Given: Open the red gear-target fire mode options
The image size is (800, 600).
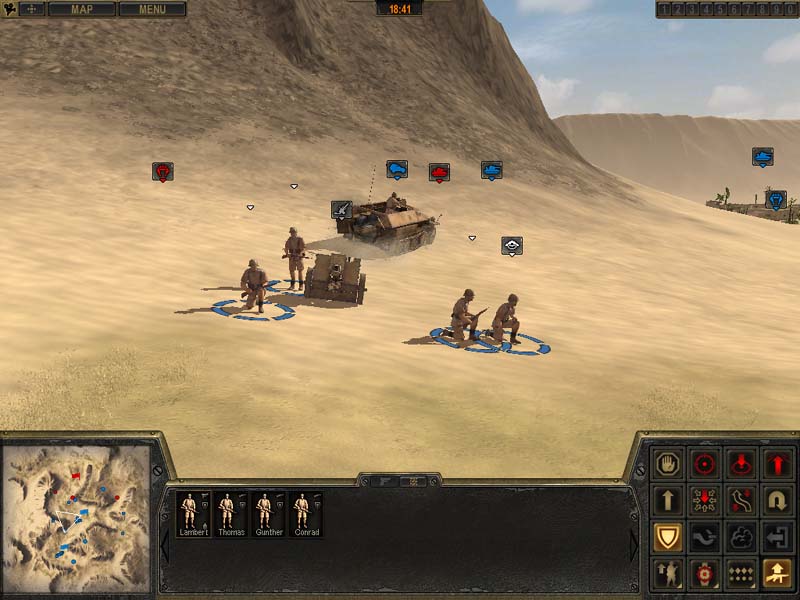Looking at the screenshot, I should [x=704, y=573].
